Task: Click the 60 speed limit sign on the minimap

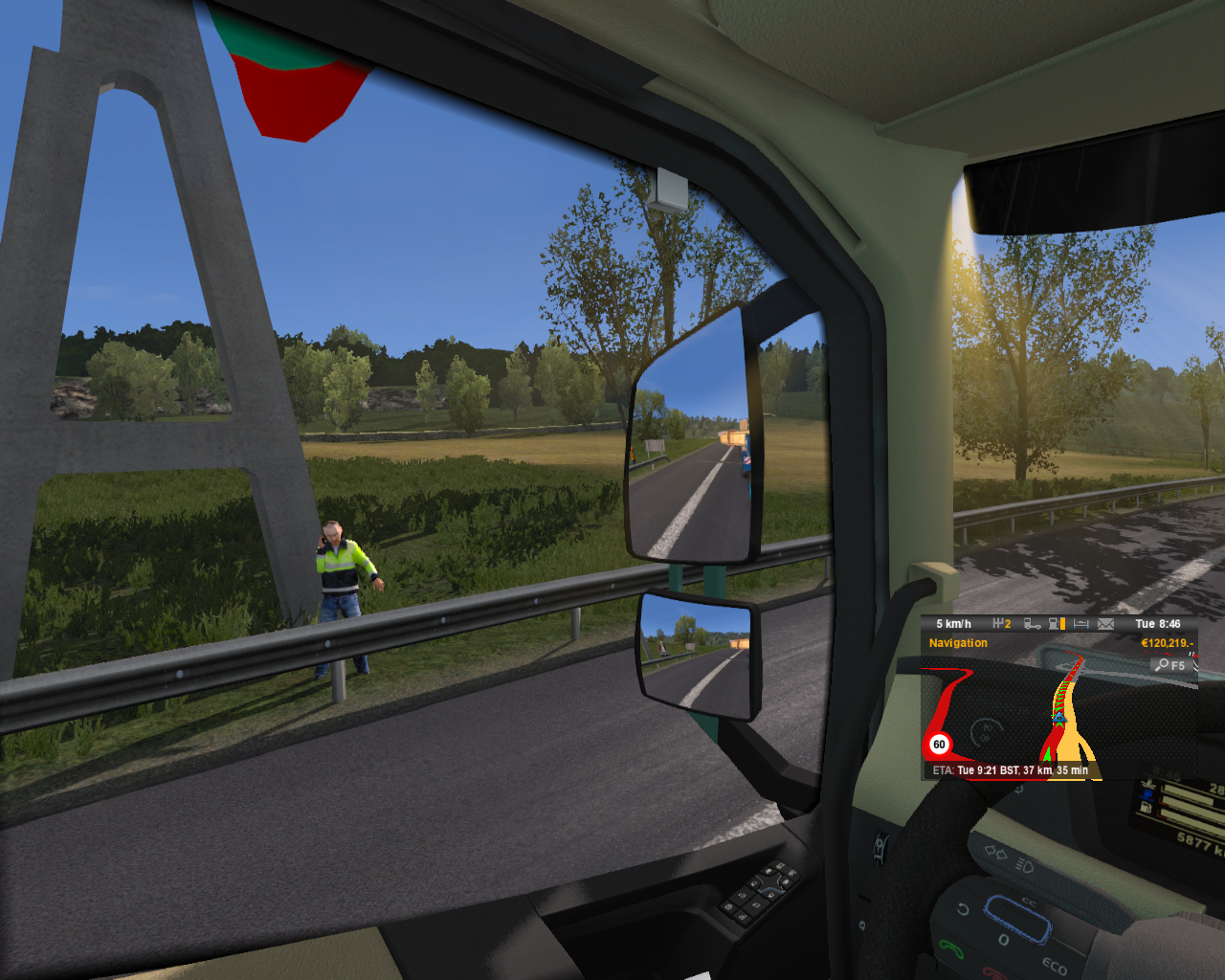Action: point(940,745)
